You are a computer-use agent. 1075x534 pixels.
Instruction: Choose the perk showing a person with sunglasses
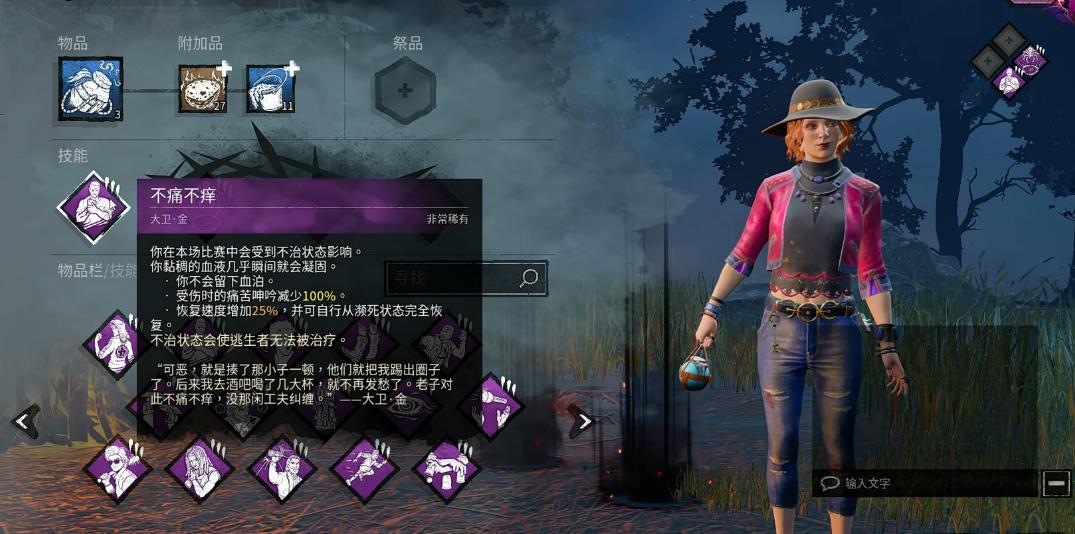pos(117,467)
